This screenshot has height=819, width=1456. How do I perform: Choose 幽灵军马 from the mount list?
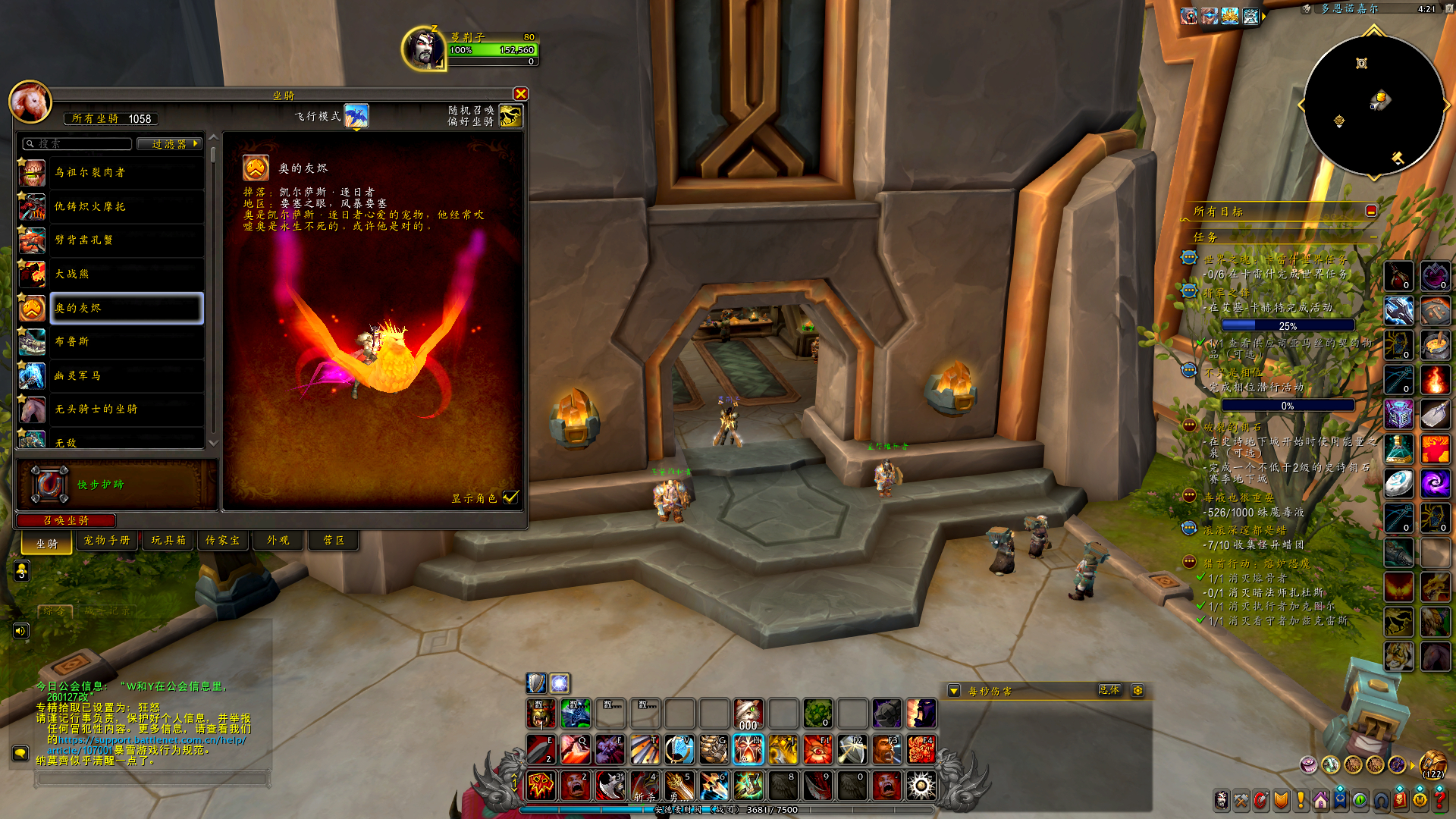pos(126,375)
